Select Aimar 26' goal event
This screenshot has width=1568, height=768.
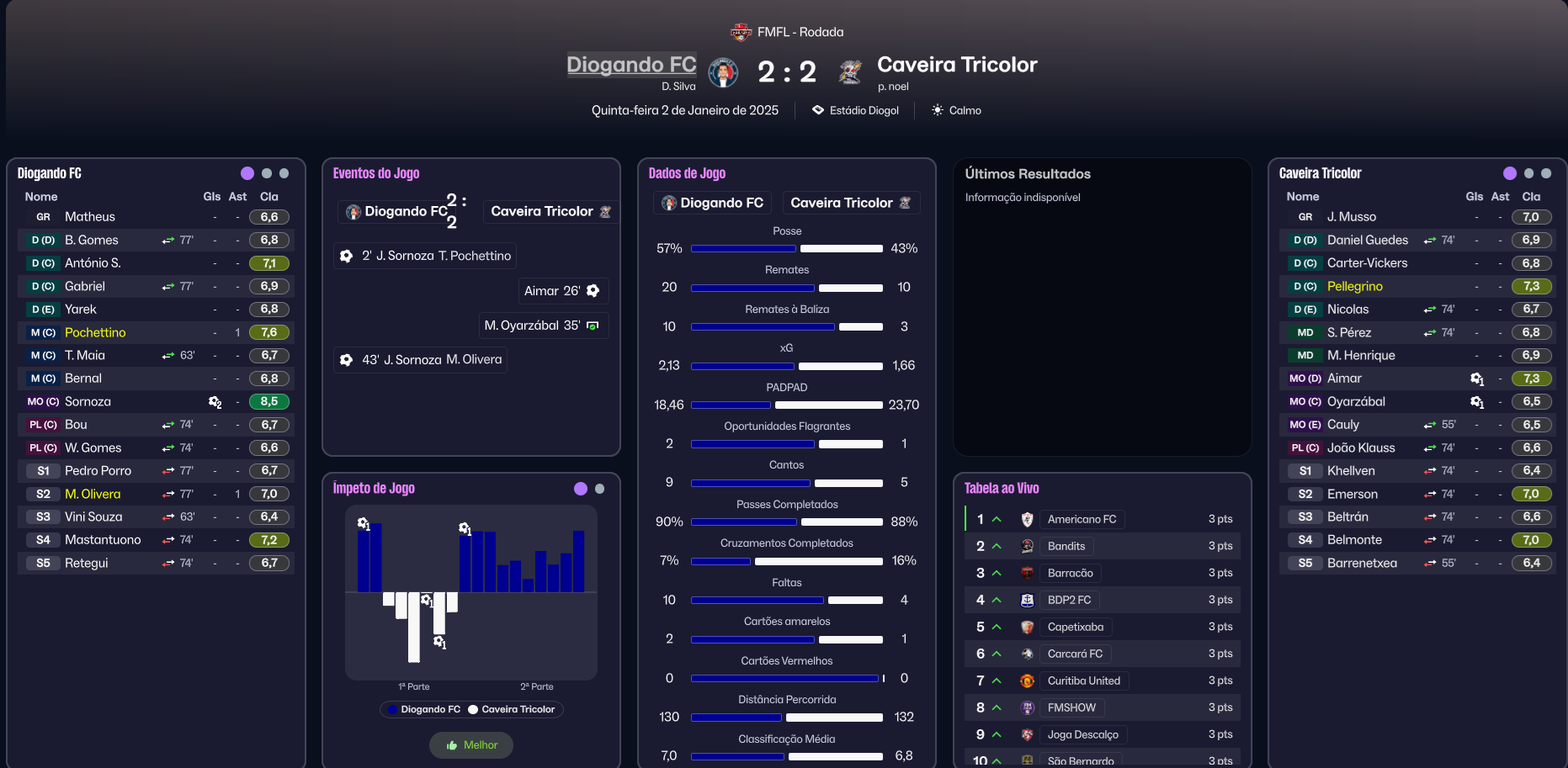[x=561, y=291]
